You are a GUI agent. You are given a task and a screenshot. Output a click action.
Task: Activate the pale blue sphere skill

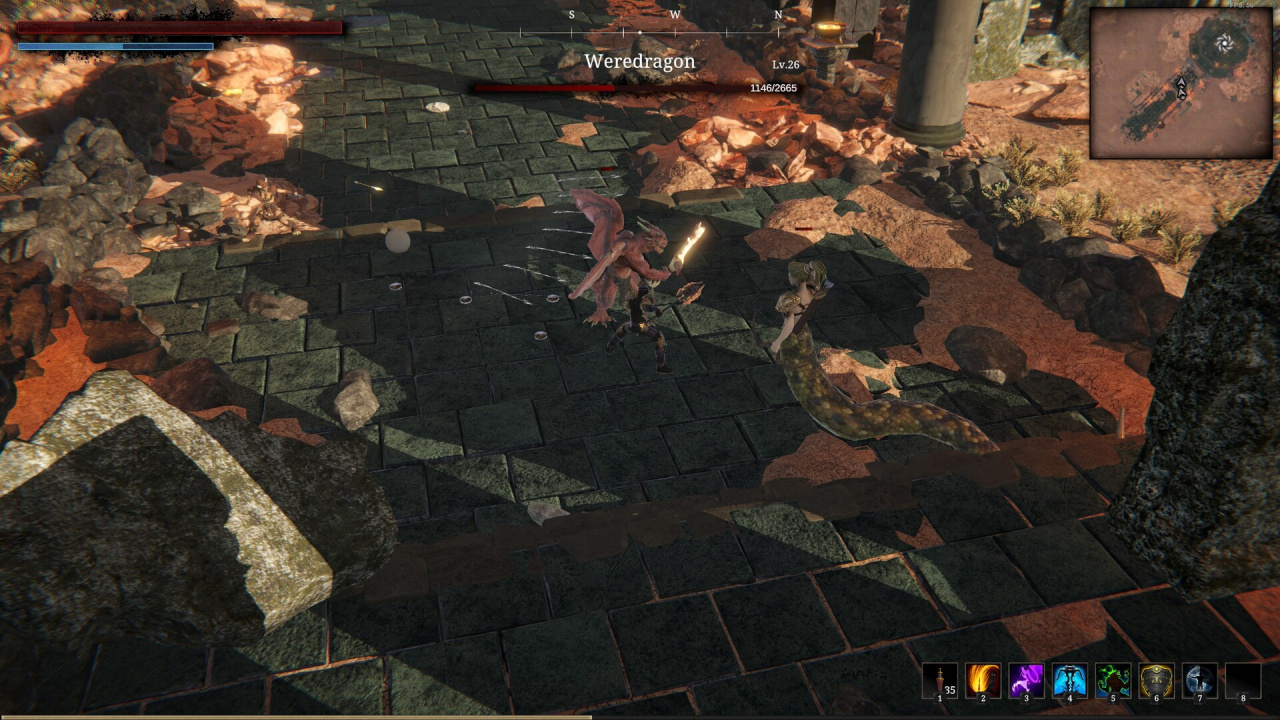[1200, 681]
